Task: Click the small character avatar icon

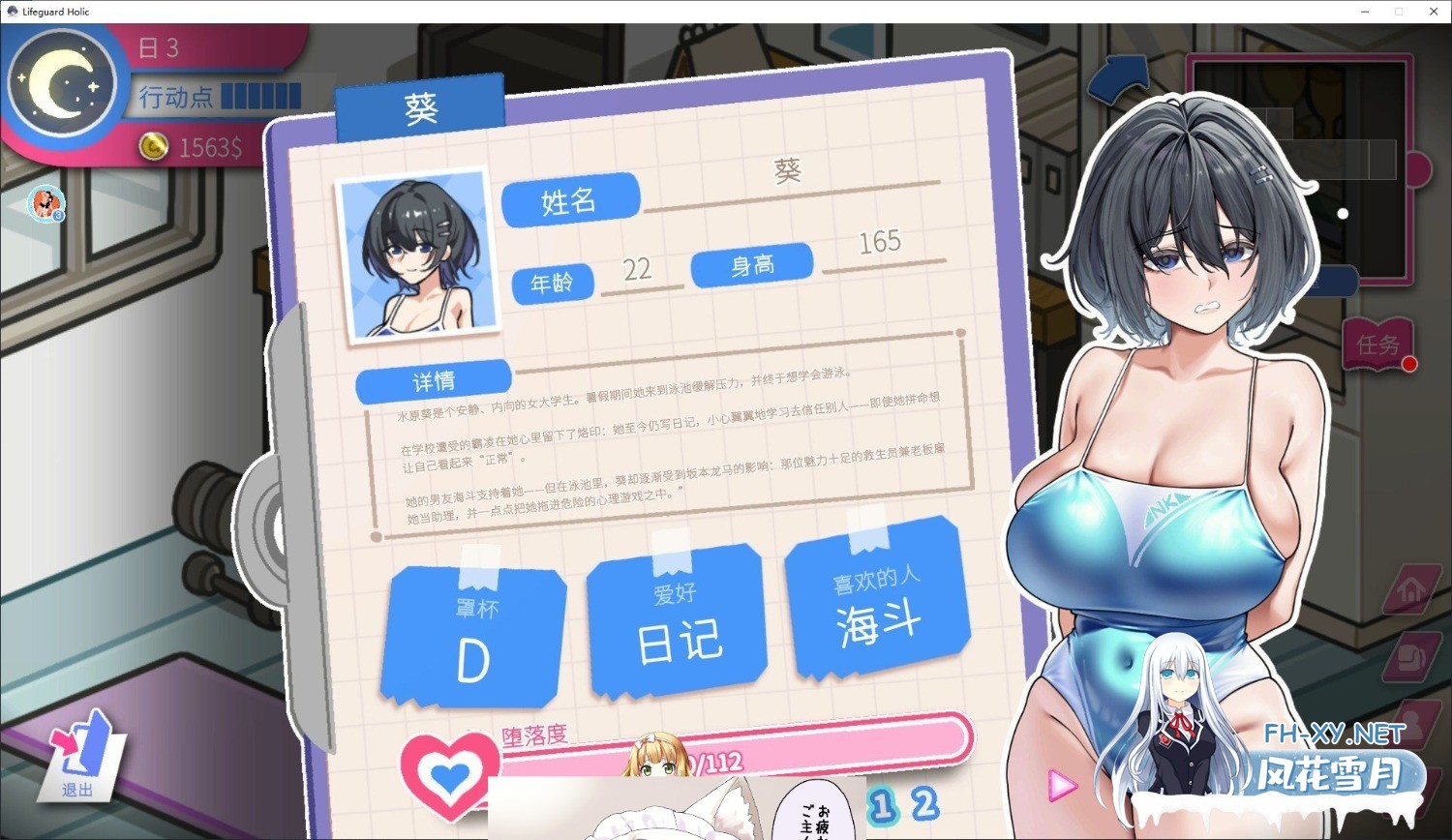Action: pyautogui.click(x=45, y=203)
